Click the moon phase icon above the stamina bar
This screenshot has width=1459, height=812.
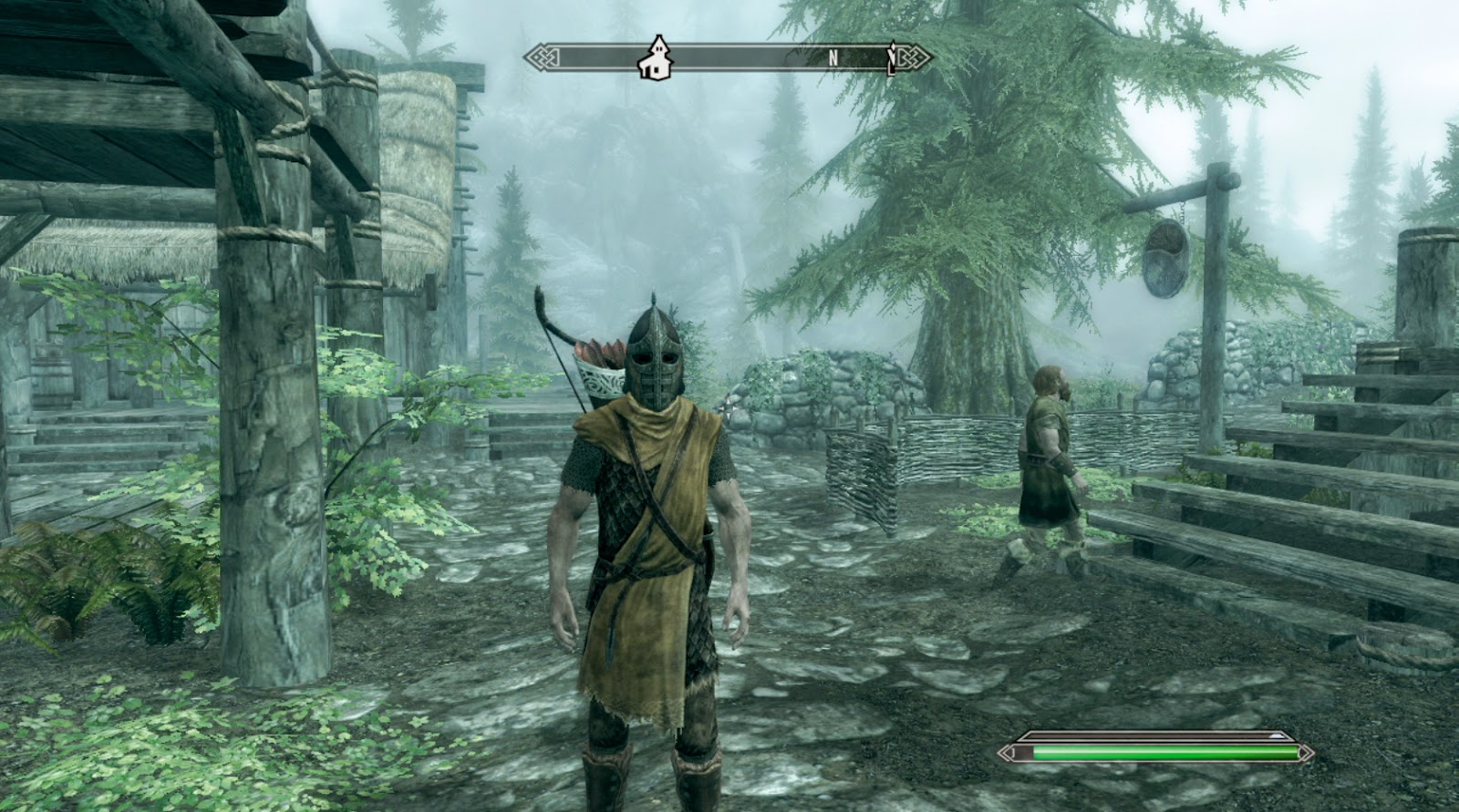[x=1278, y=735]
